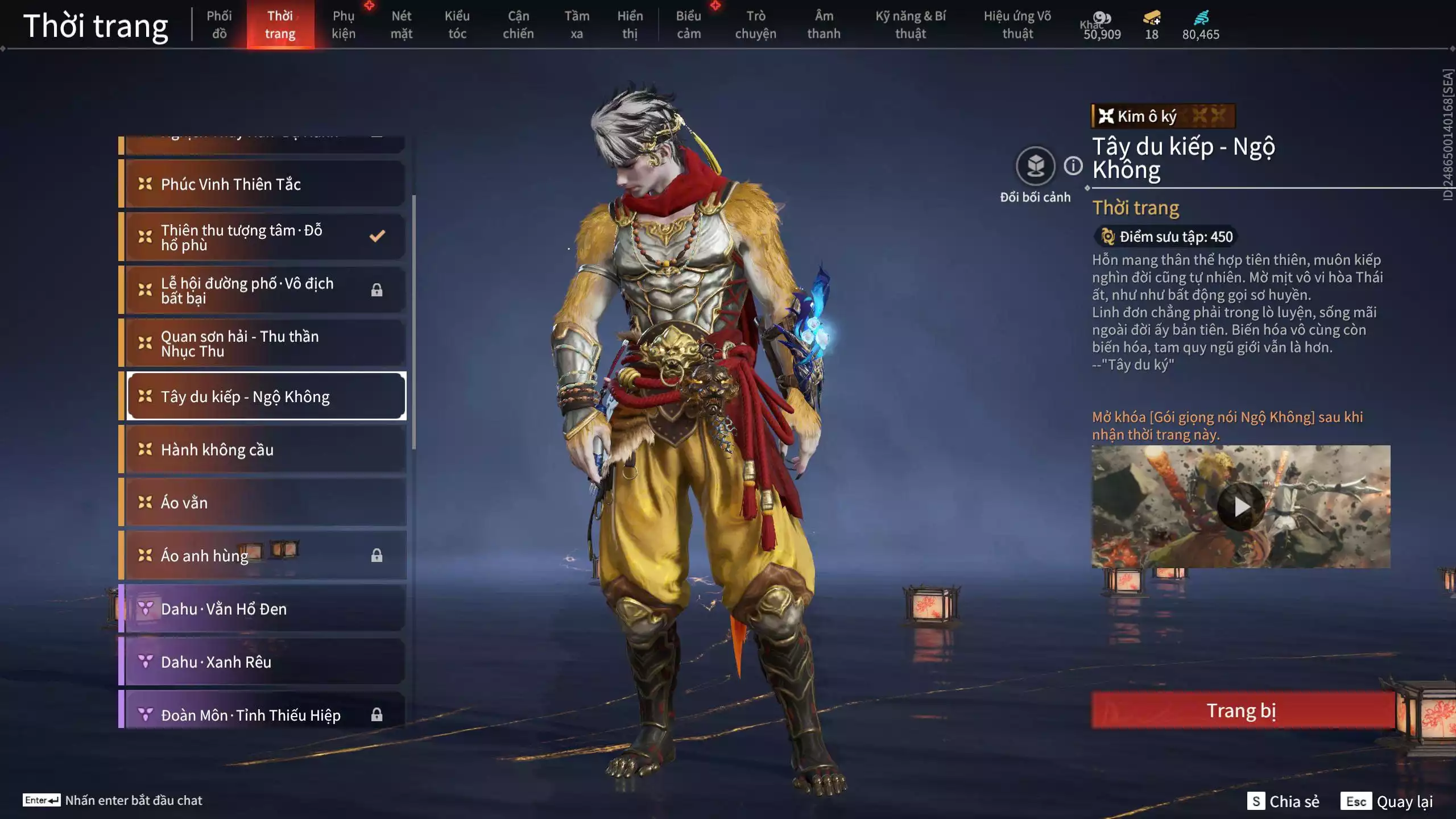Choose the Dahu Vằn Hổ Đen outfit
The width and height of the screenshot is (1456, 819).
tap(265, 609)
